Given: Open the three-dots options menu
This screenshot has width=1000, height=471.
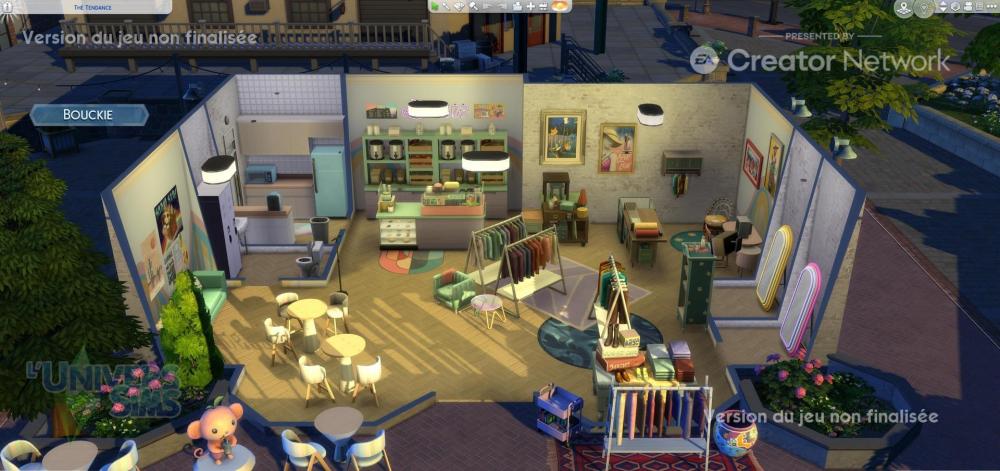Looking at the screenshot, I should click(x=991, y=7).
